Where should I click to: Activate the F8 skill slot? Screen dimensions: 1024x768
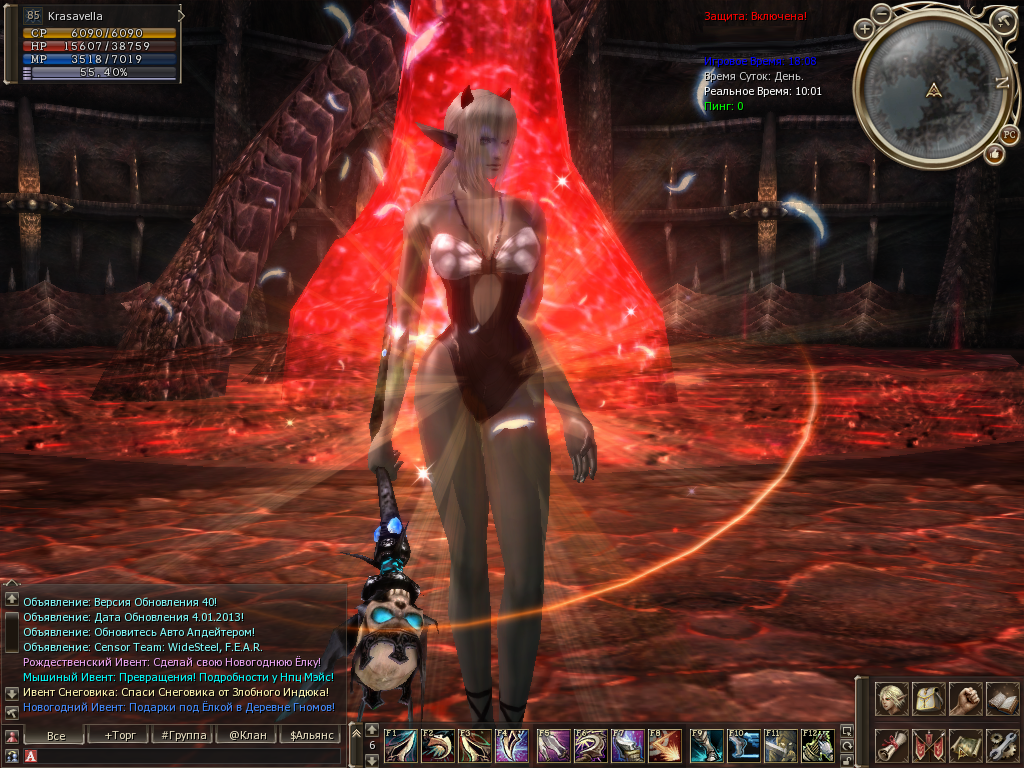tap(666, 746)
